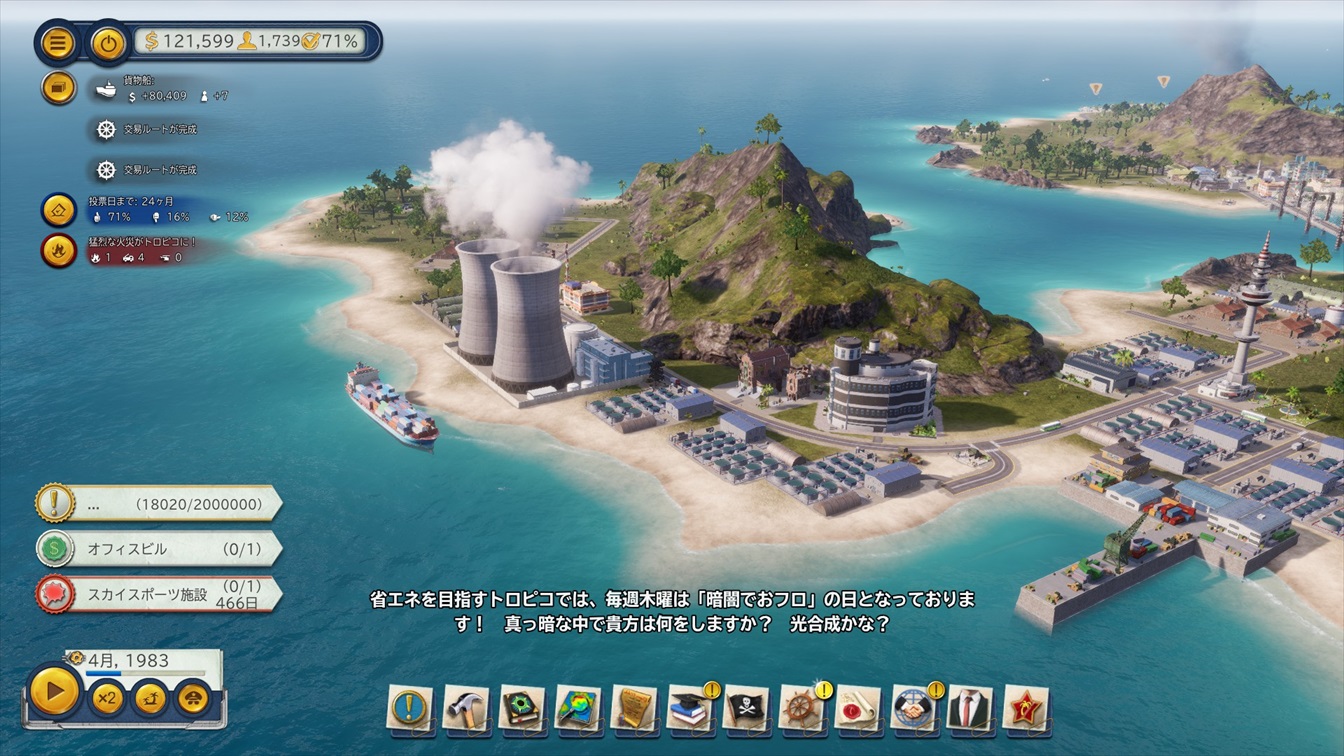The width and height of the screenshot is (1344, 756).
Task: Open the green-eyed almanac book
Action: tap(521, 708)
